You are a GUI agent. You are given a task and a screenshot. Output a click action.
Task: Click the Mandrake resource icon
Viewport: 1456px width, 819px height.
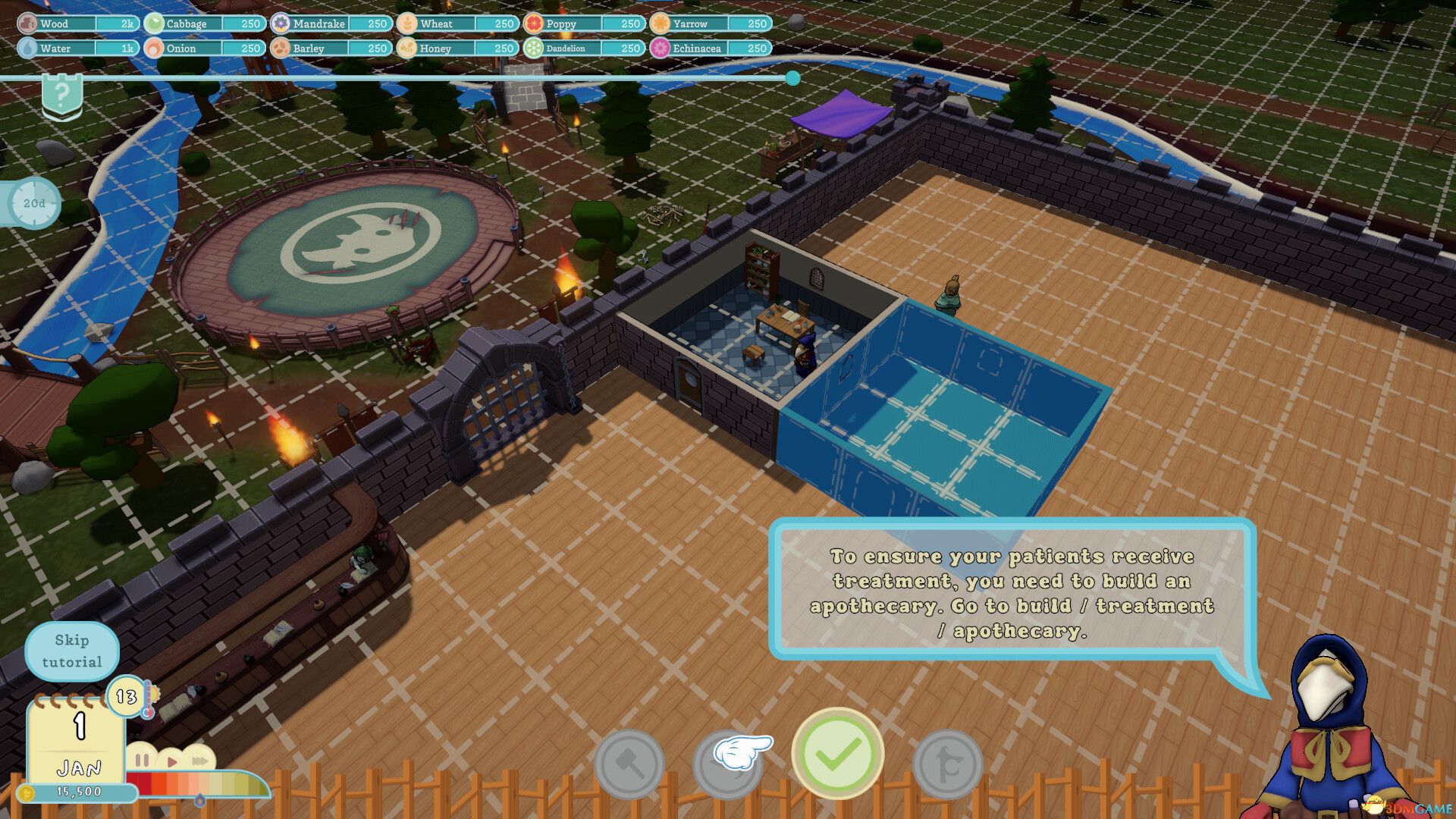click(280, 24)
